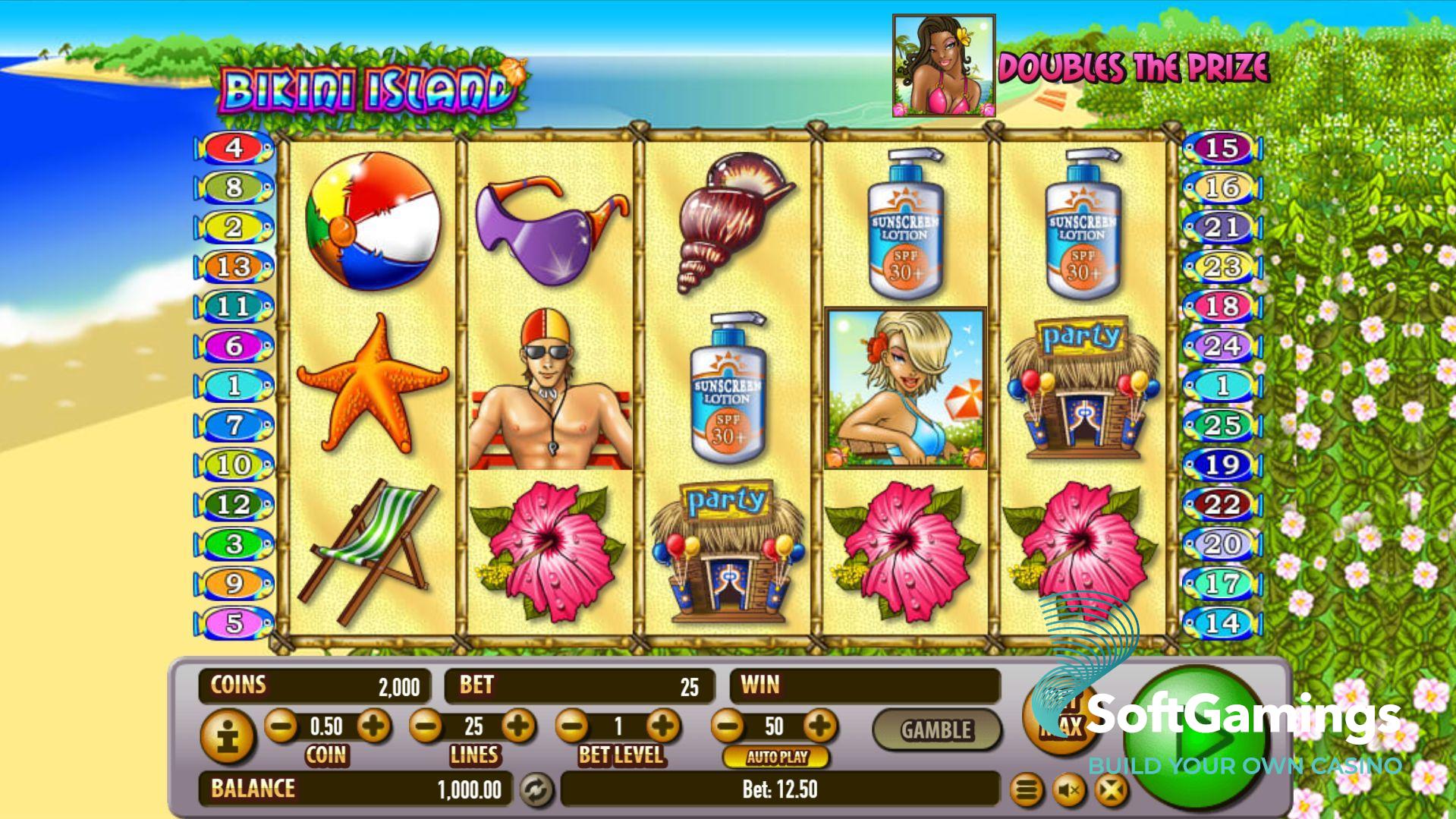Click the Gamble button
Image resolution: width=1456 pixels, height=819 pixels.
point(936,730)
